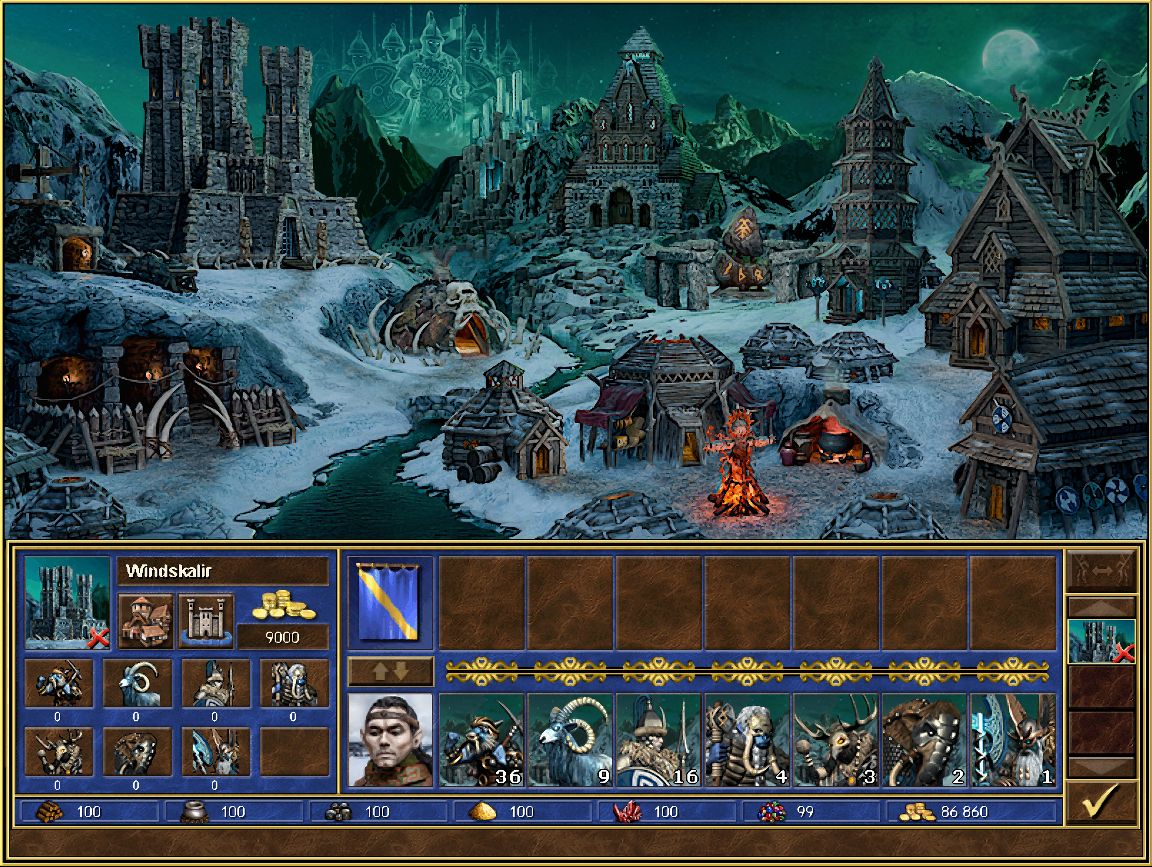Select Windskalir in the side town list
Screen dimensions: 1152x867
click(x=1102, y=641)
